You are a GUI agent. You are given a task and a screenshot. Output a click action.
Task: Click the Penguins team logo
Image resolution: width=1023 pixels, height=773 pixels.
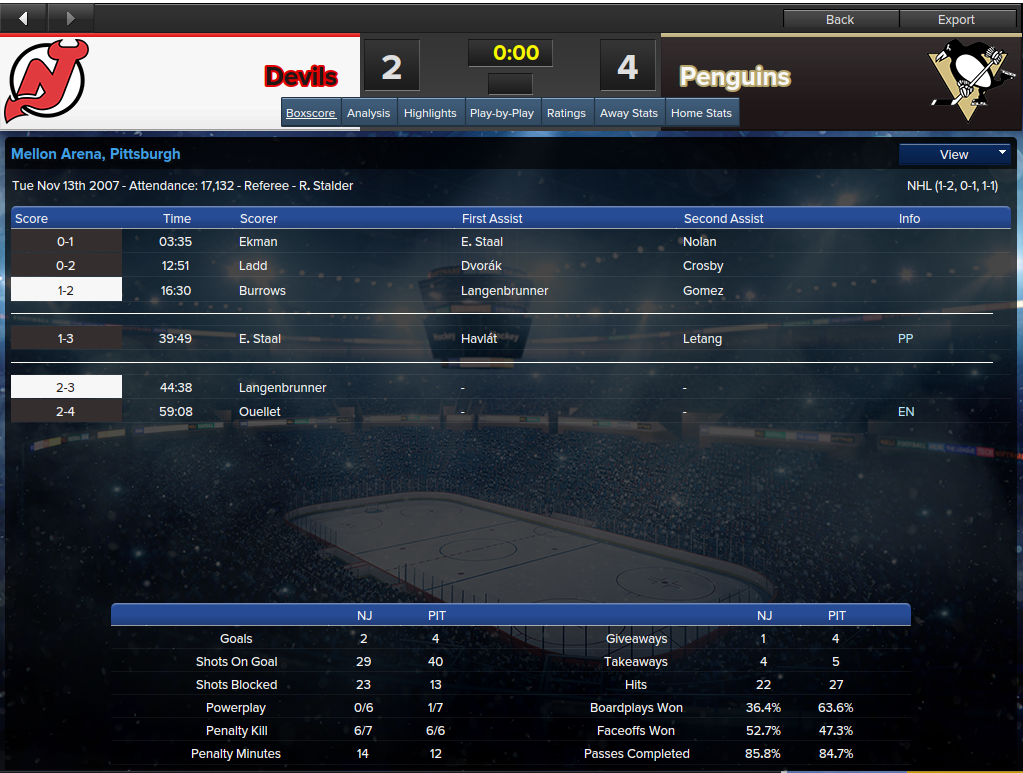pyautogui.click(x=962, y=78)
